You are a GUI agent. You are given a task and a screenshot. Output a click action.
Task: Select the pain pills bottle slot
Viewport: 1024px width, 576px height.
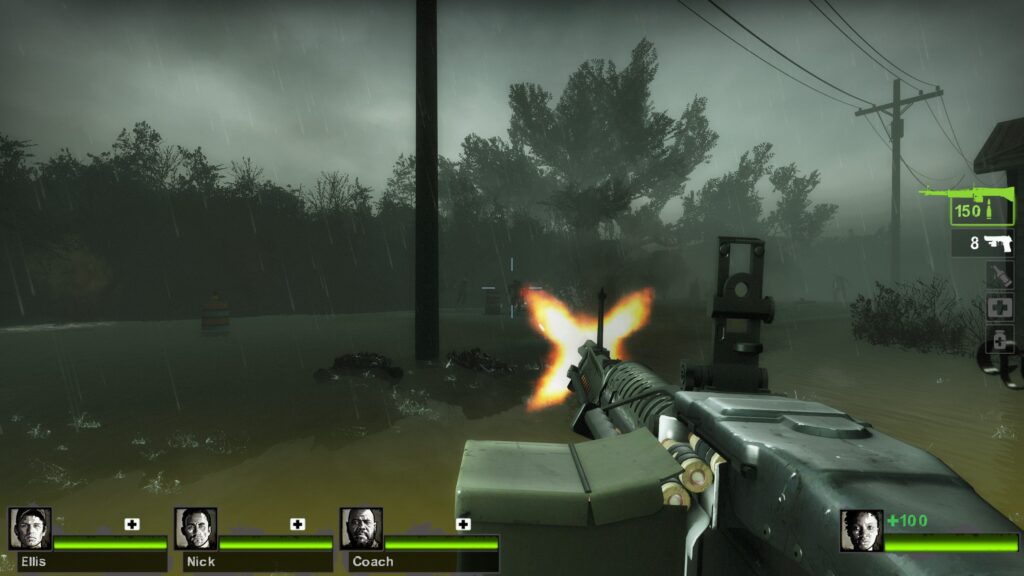(999, 339)
